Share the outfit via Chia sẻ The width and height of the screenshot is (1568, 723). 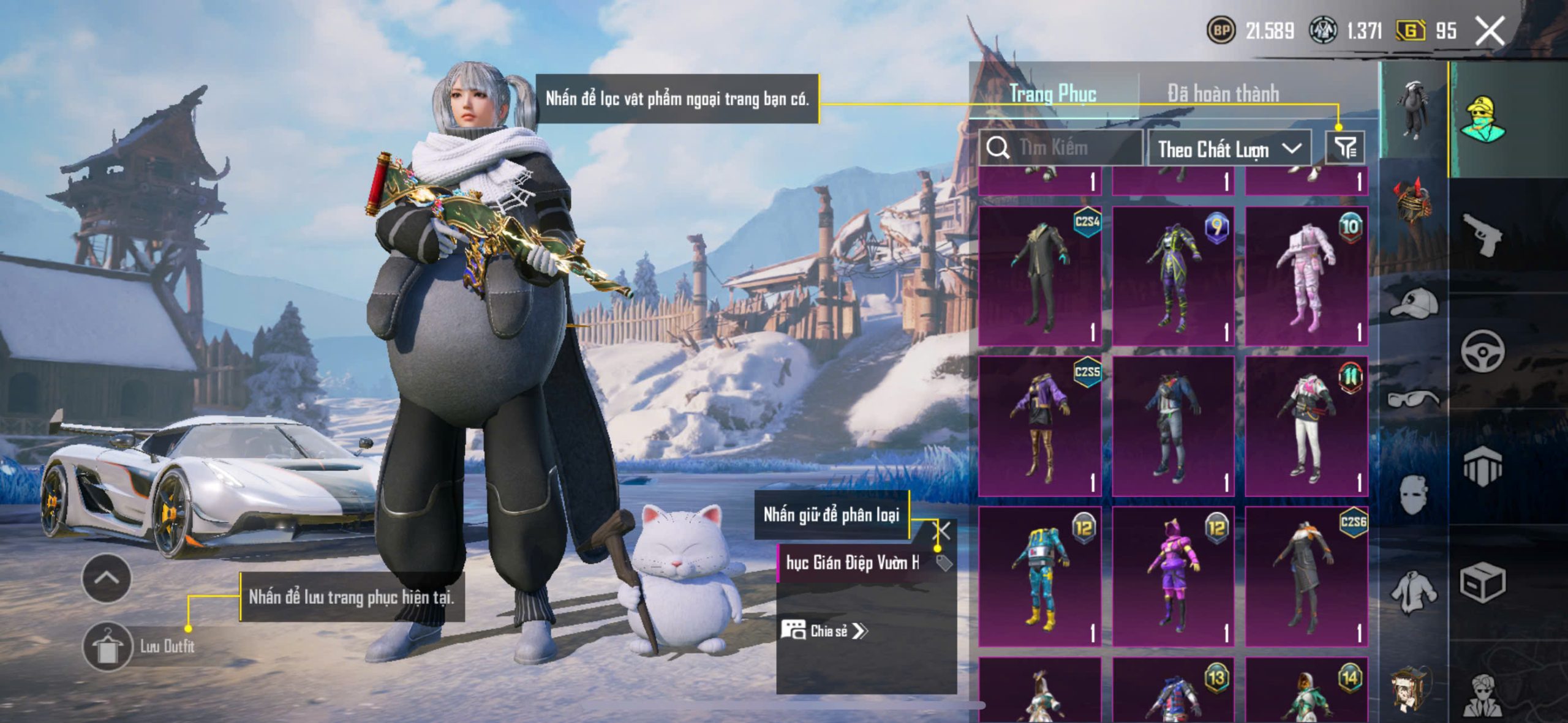pyautogui.click(x=824, y=631)
